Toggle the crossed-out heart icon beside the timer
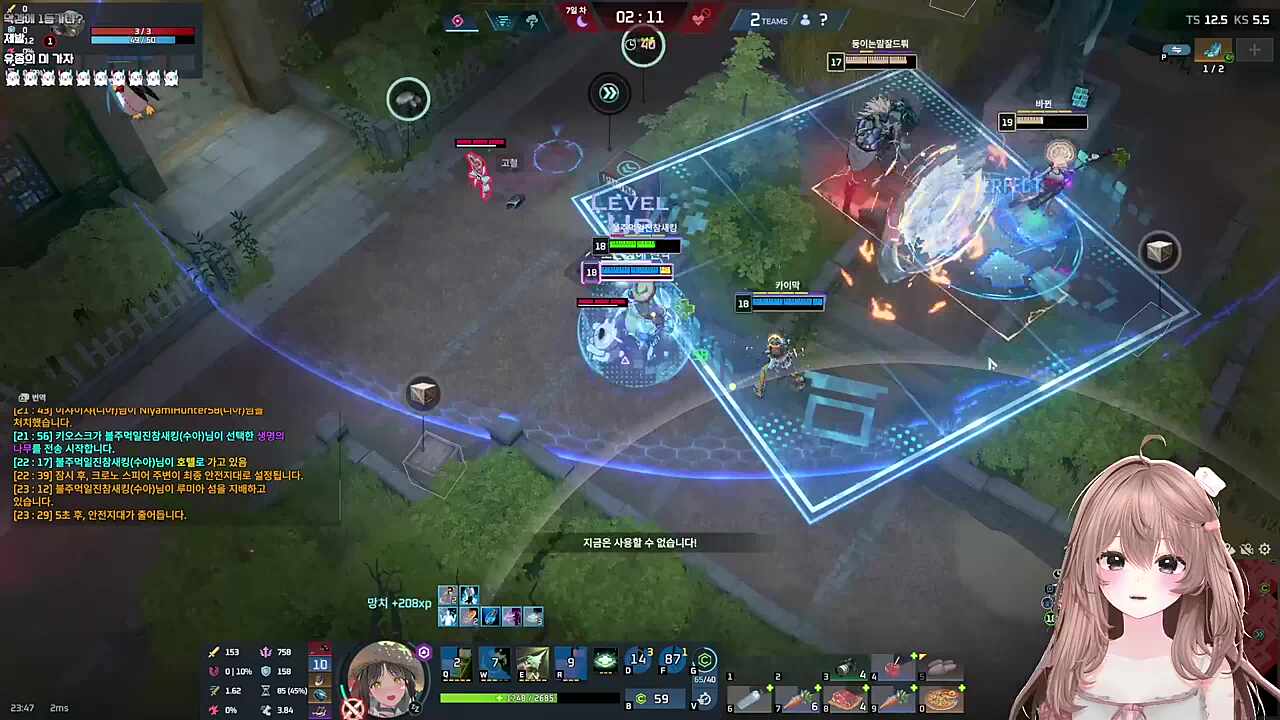 (700, 19)
